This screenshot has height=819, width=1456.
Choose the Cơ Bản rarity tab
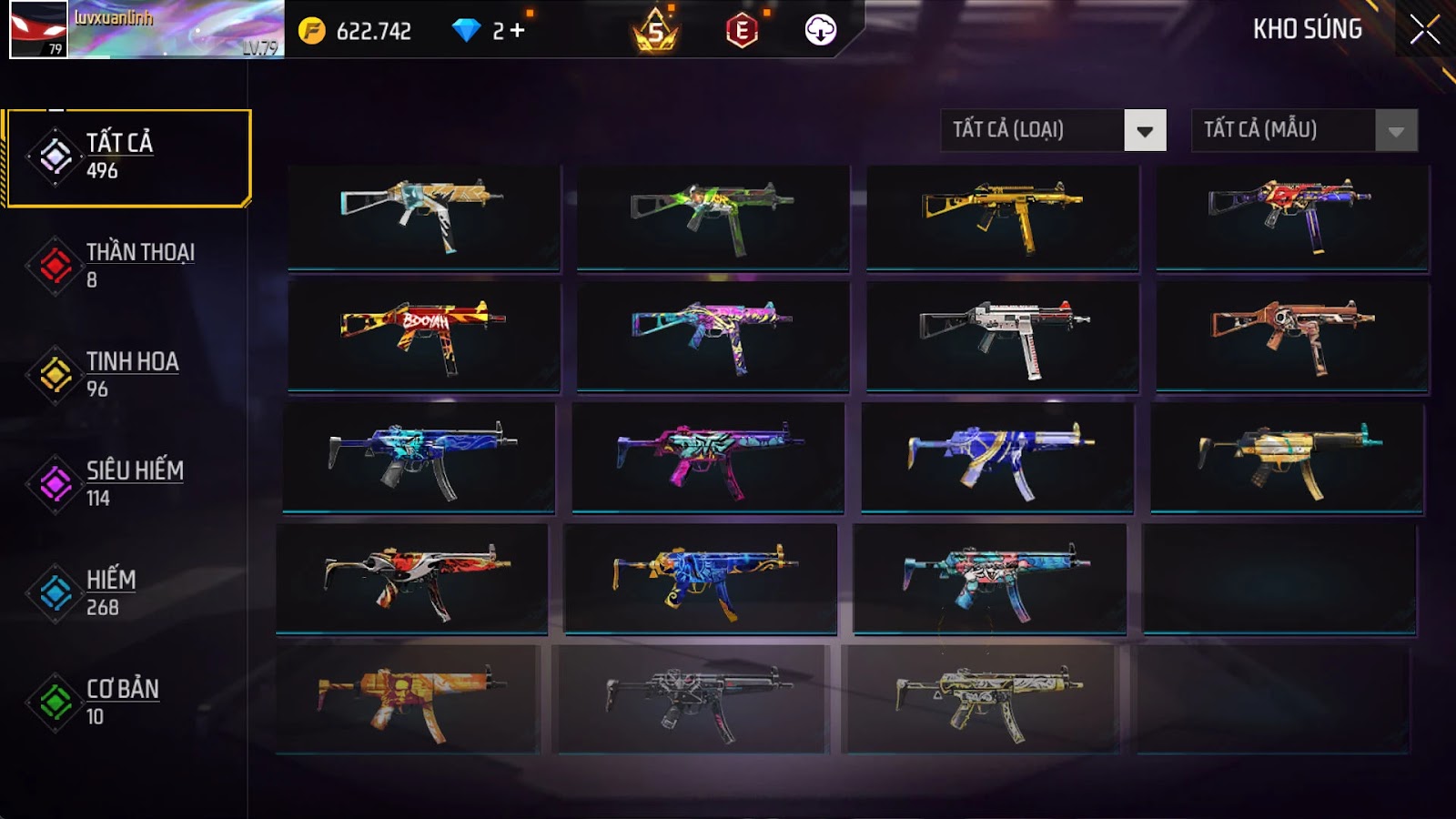[x=127, y=703]
